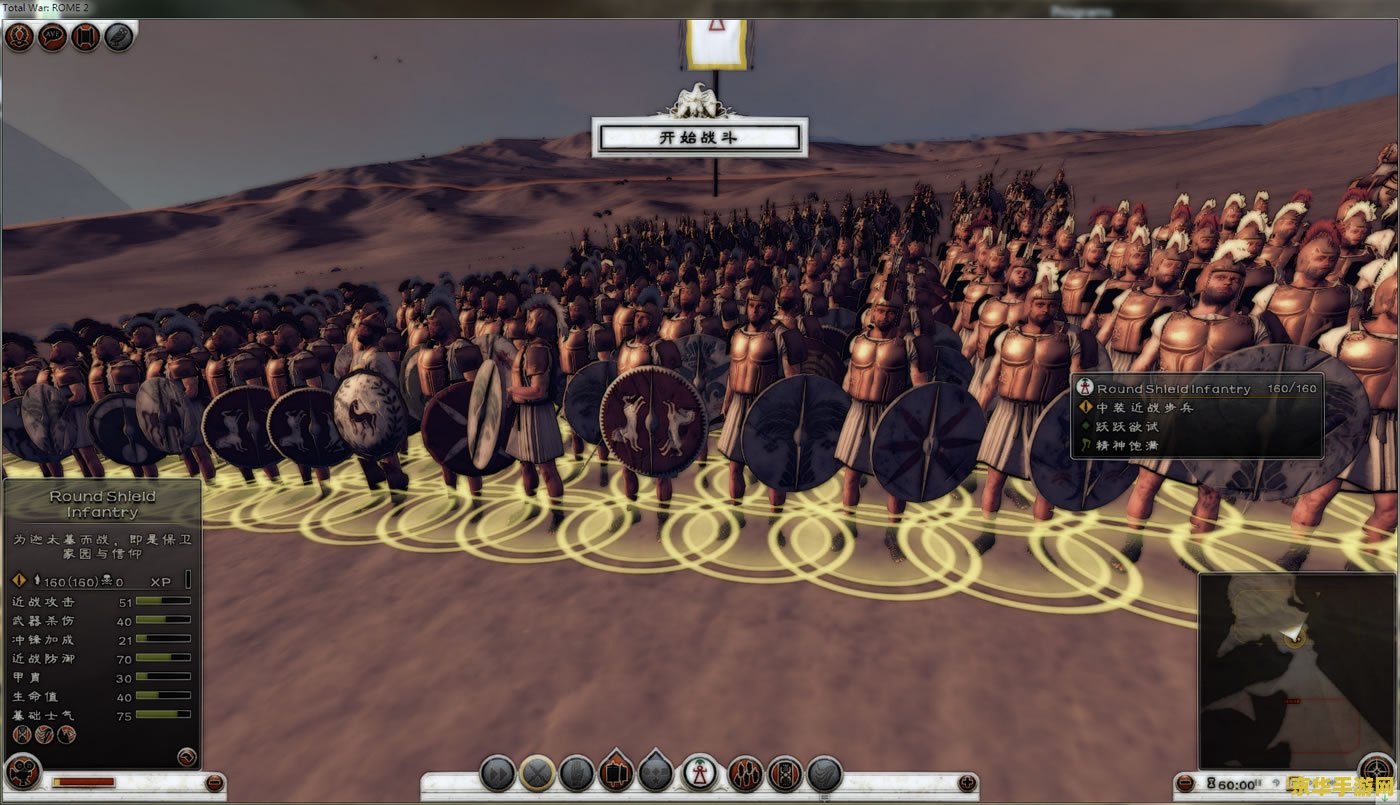Click the grey chevrons ability button
Viewport: 1400px width, 805px height.
coord(824,773)
